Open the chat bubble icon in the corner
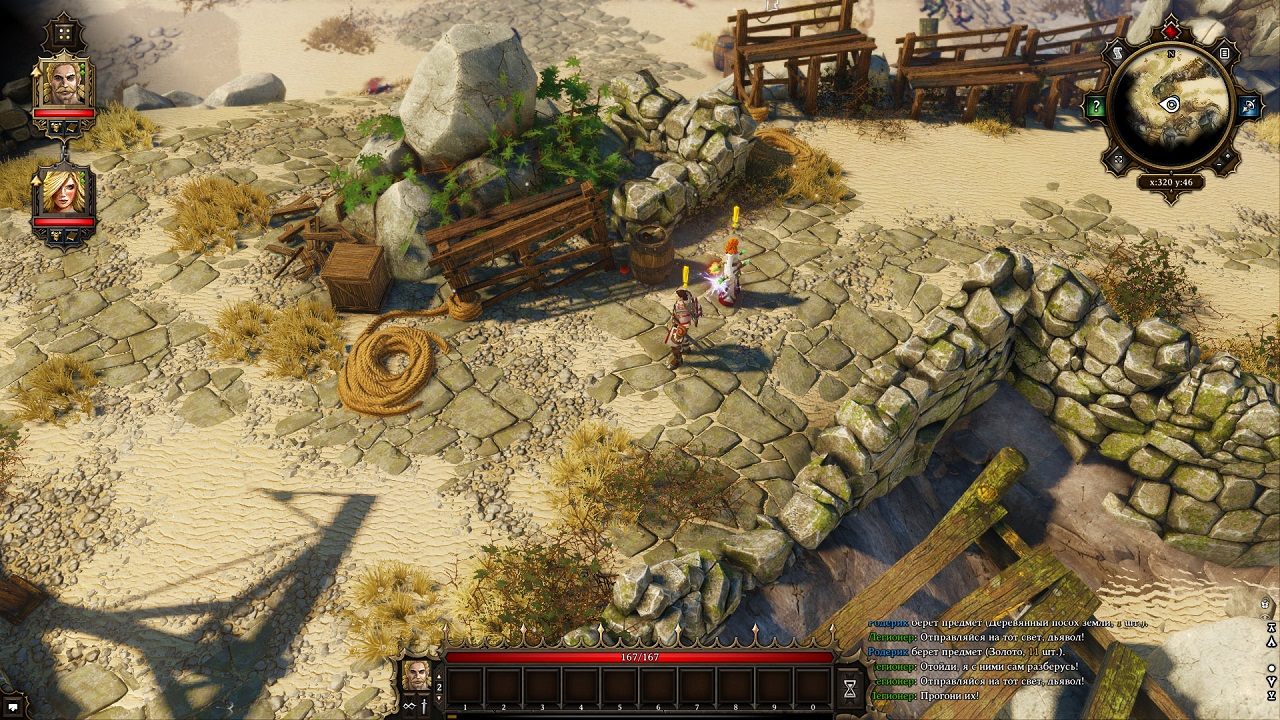 (13, 707)
